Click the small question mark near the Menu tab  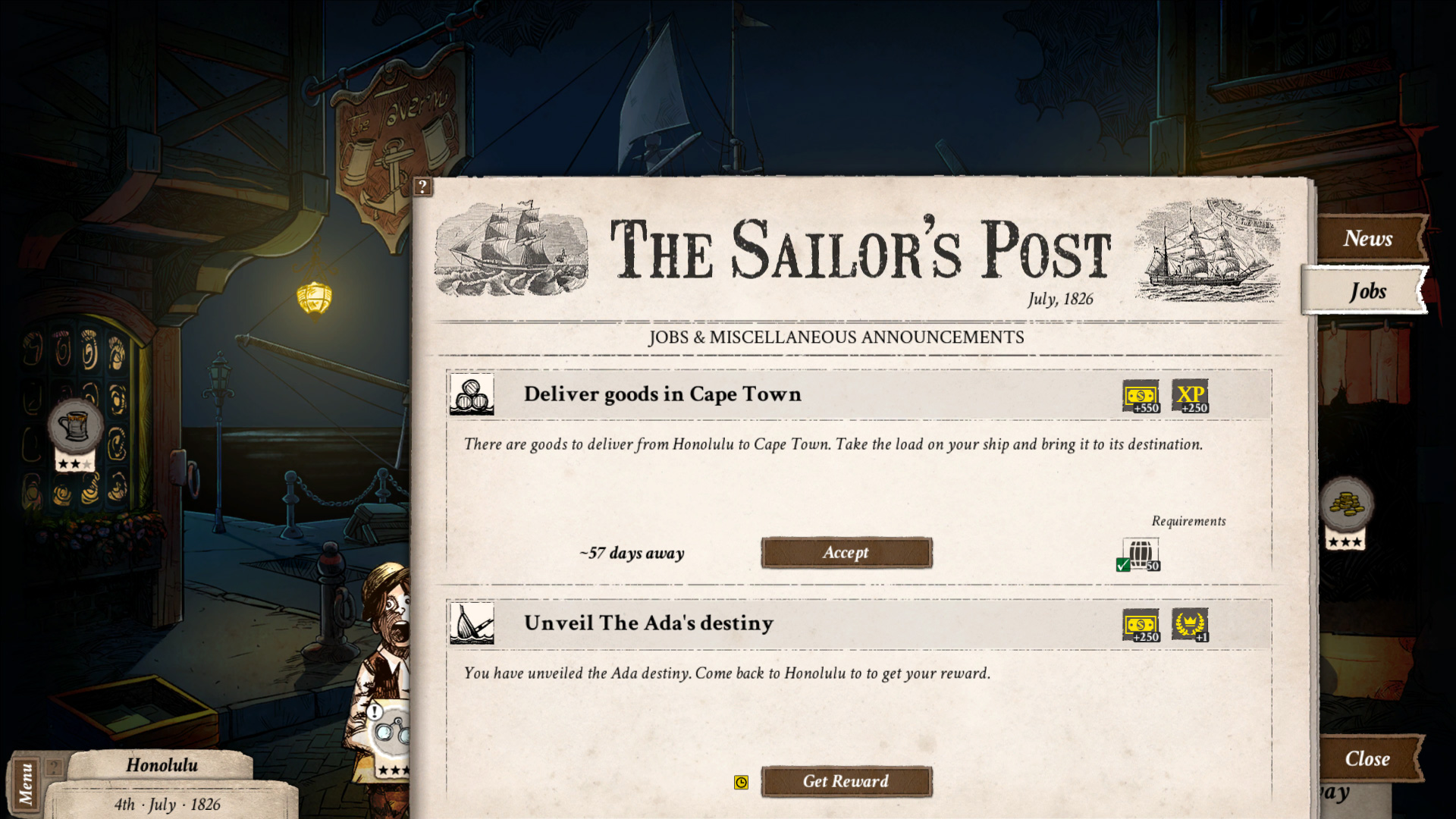point(52,767)
